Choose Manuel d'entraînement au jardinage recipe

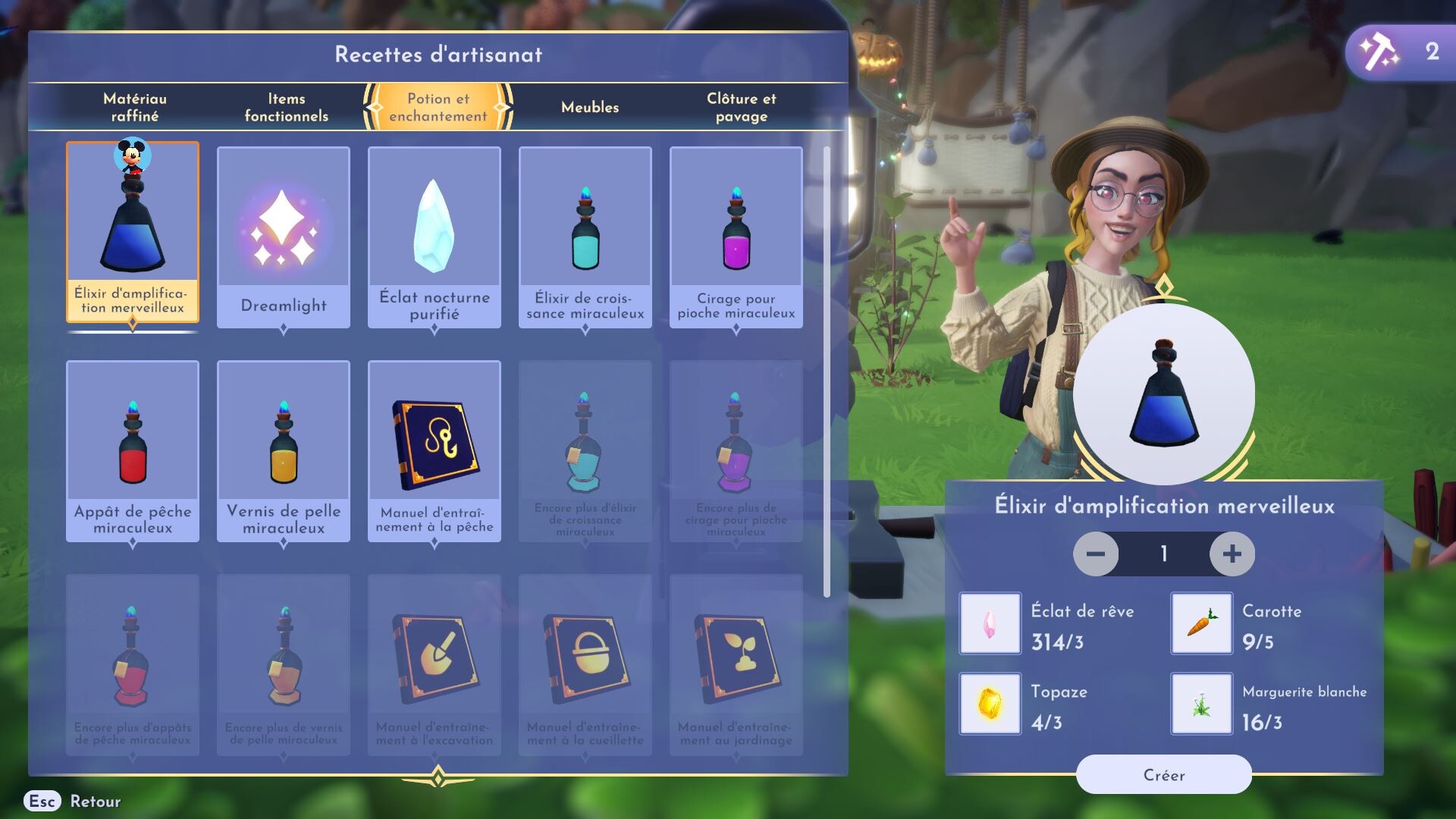click(736, 664)
